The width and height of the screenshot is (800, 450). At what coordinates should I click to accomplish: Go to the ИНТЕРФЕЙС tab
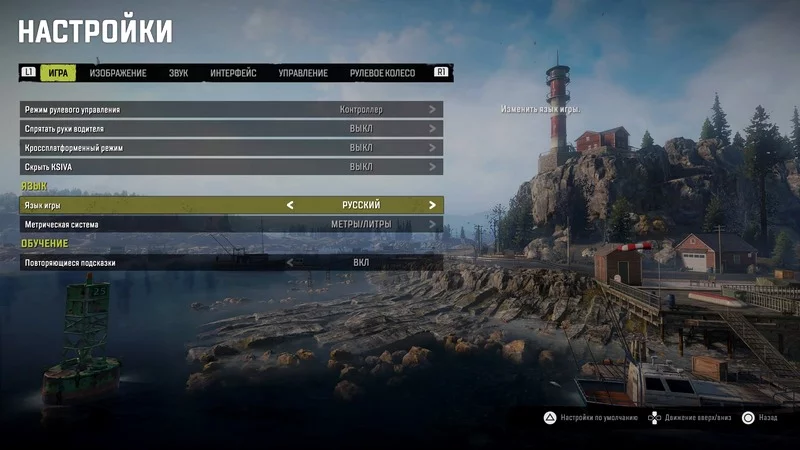point(233,73)
